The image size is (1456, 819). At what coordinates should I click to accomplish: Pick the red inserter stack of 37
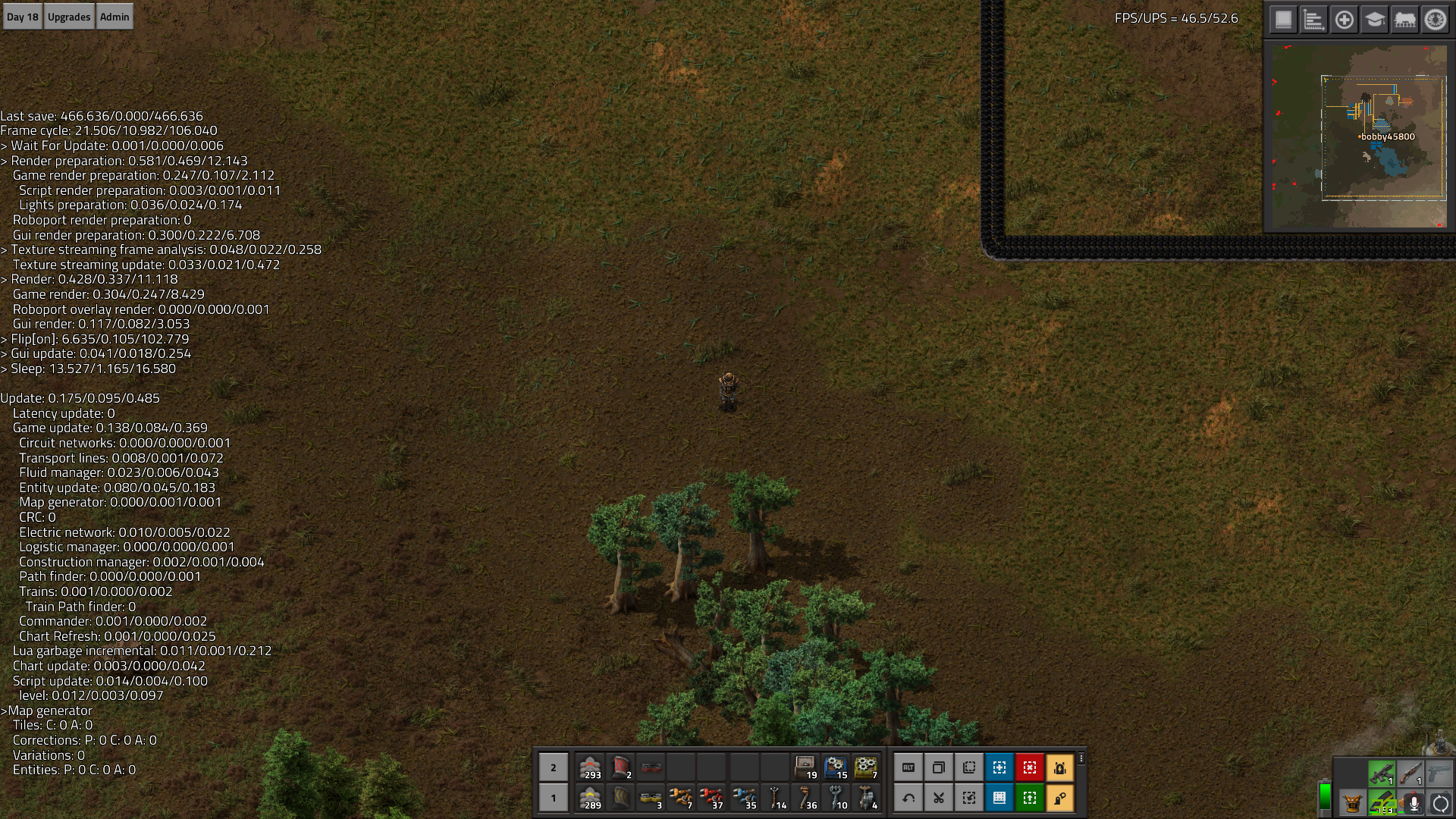[x=711, y=798]
